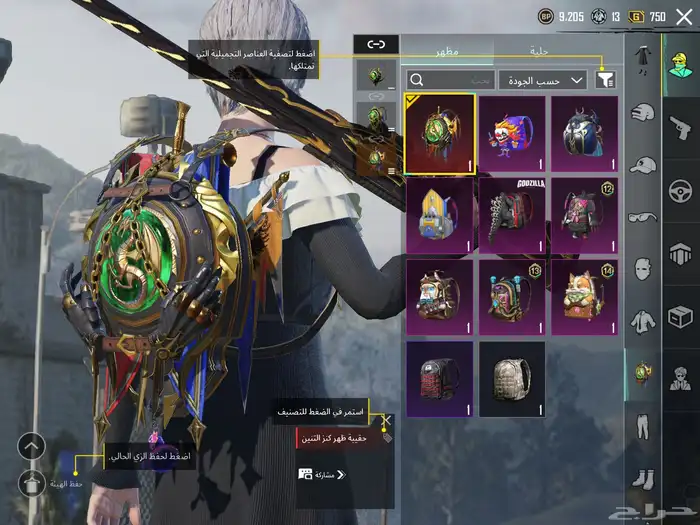
Task: Share the backpack via مشاركة
Action: tap(320, 474)
